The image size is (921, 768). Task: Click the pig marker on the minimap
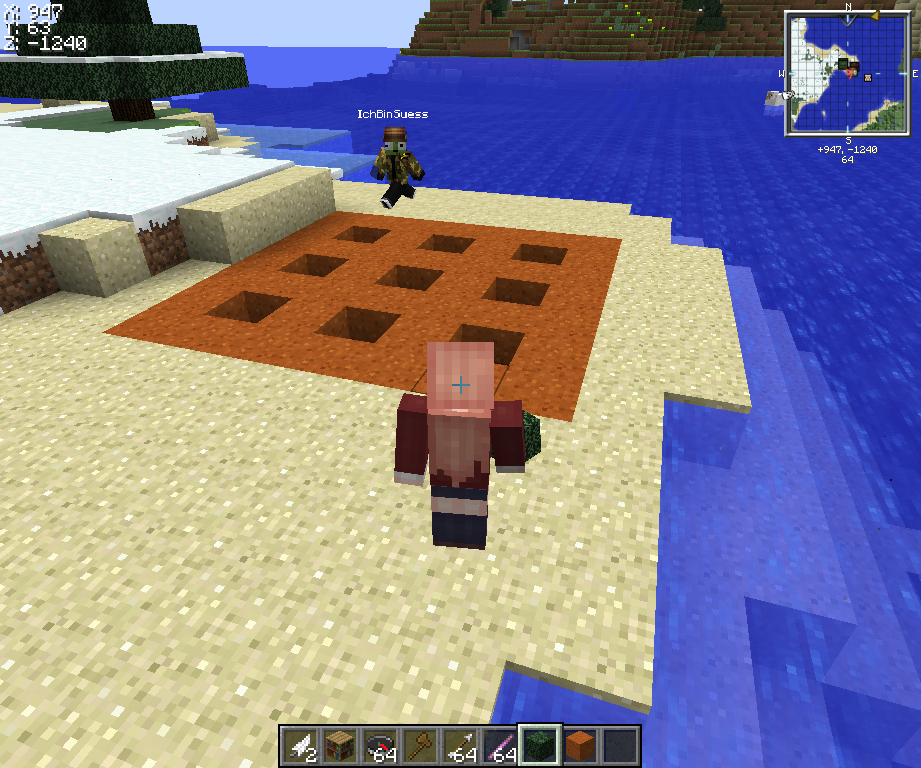pos(867,77)
